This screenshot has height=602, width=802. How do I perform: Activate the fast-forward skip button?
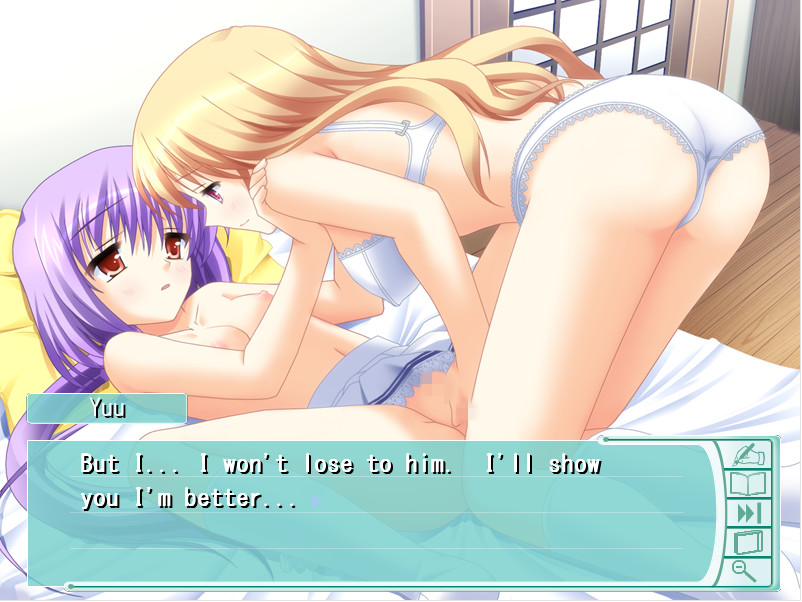pos(746,514)
